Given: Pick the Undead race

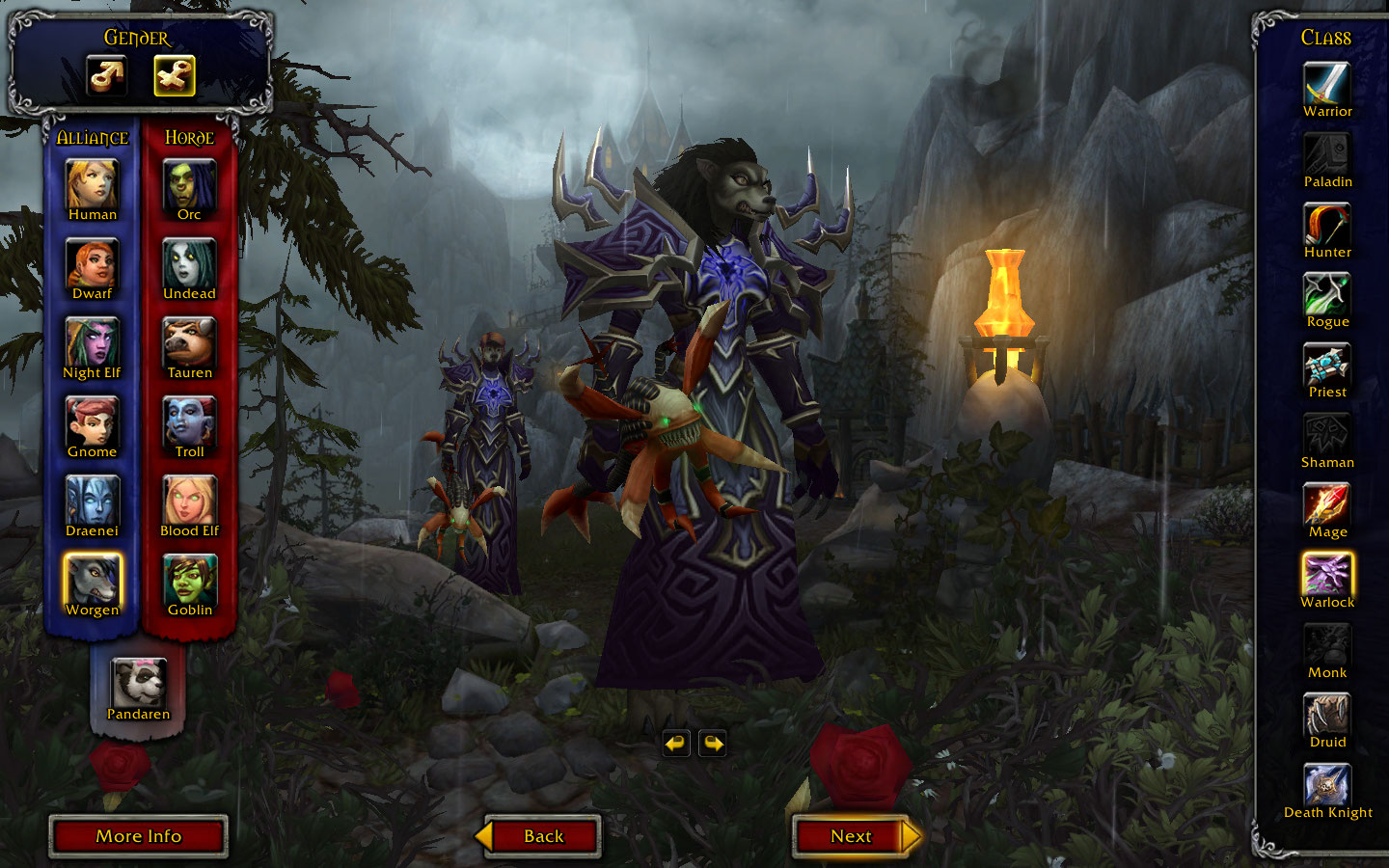Looking at the screenshot, I should 189,263.
